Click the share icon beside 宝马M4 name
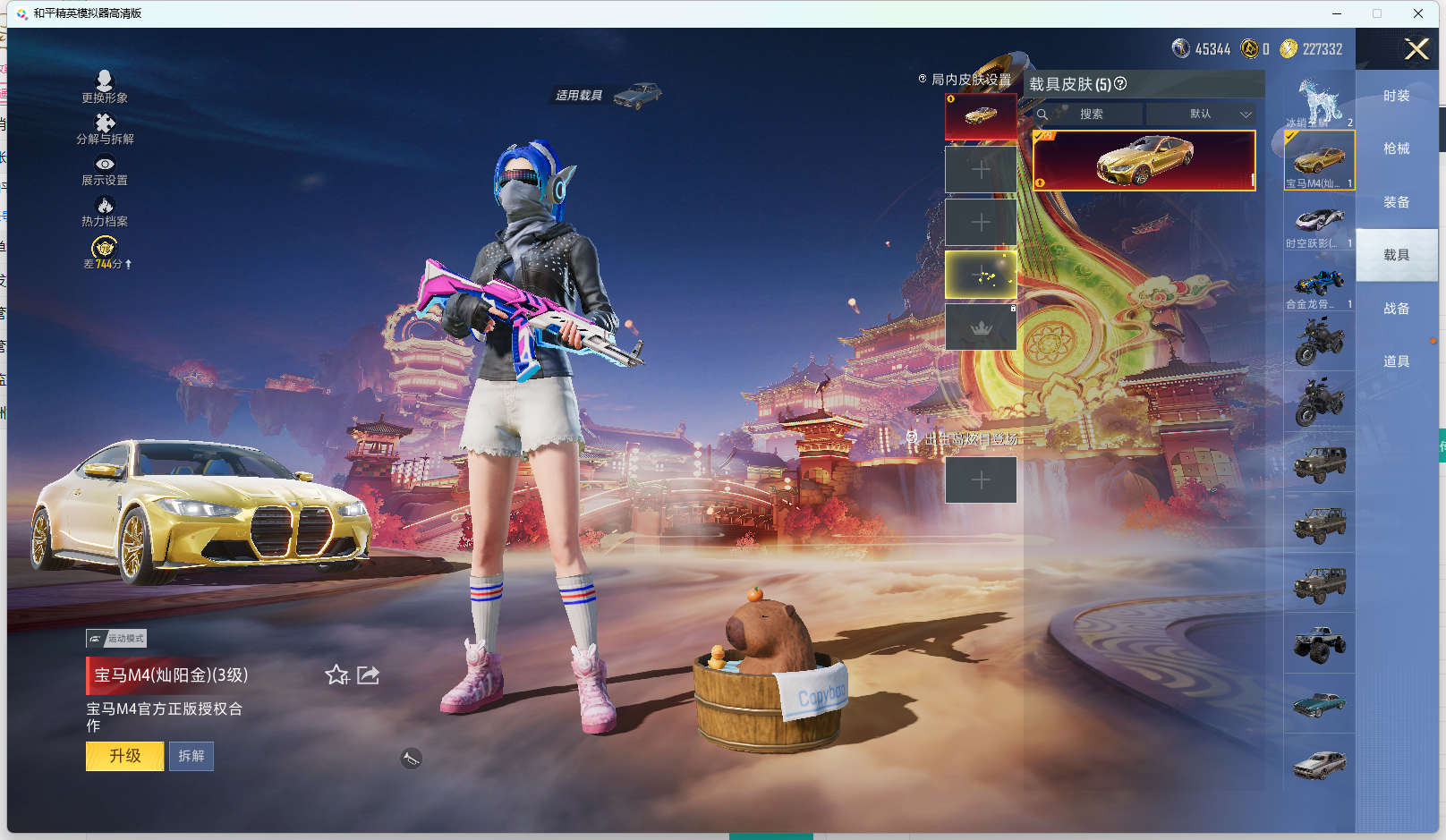The image size is (1446, 840). tap(368, 676)
